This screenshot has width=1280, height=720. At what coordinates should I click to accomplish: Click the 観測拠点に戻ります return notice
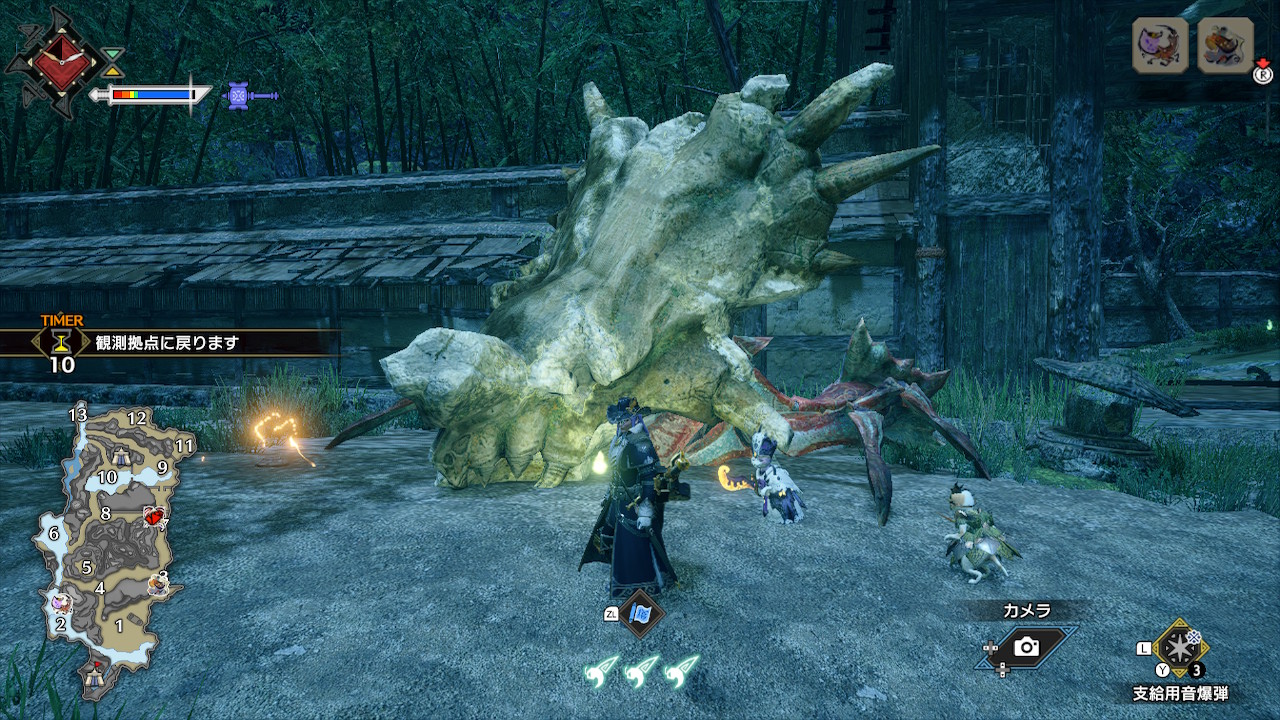pyautogui.click(x=168, y=343)
